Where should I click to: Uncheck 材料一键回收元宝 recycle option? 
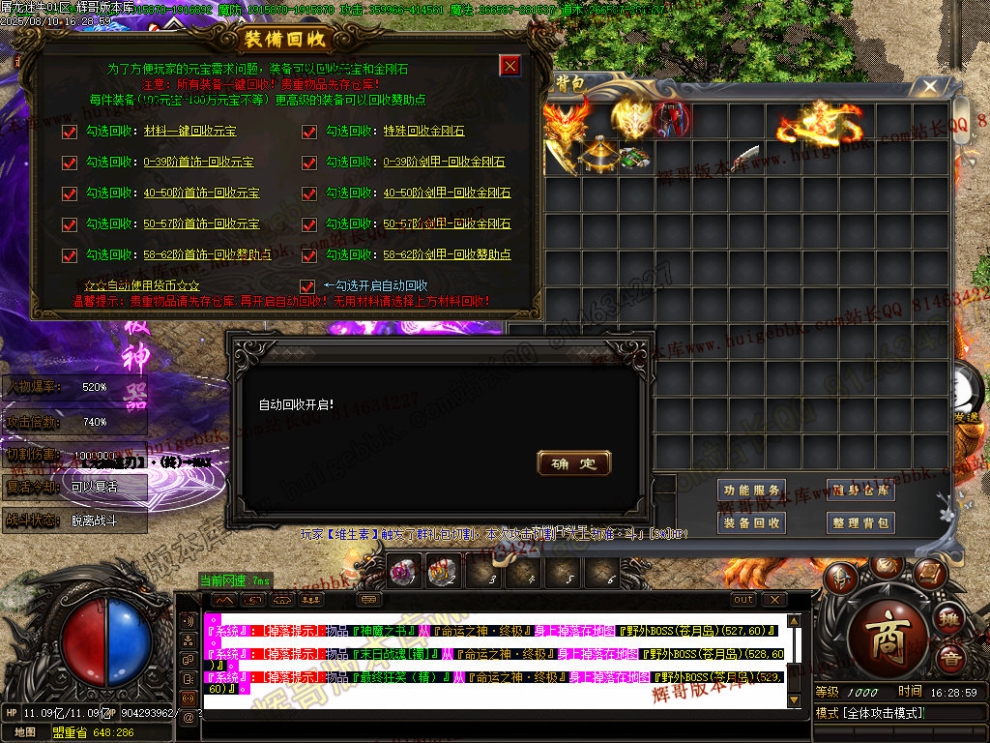pos(69,132)
